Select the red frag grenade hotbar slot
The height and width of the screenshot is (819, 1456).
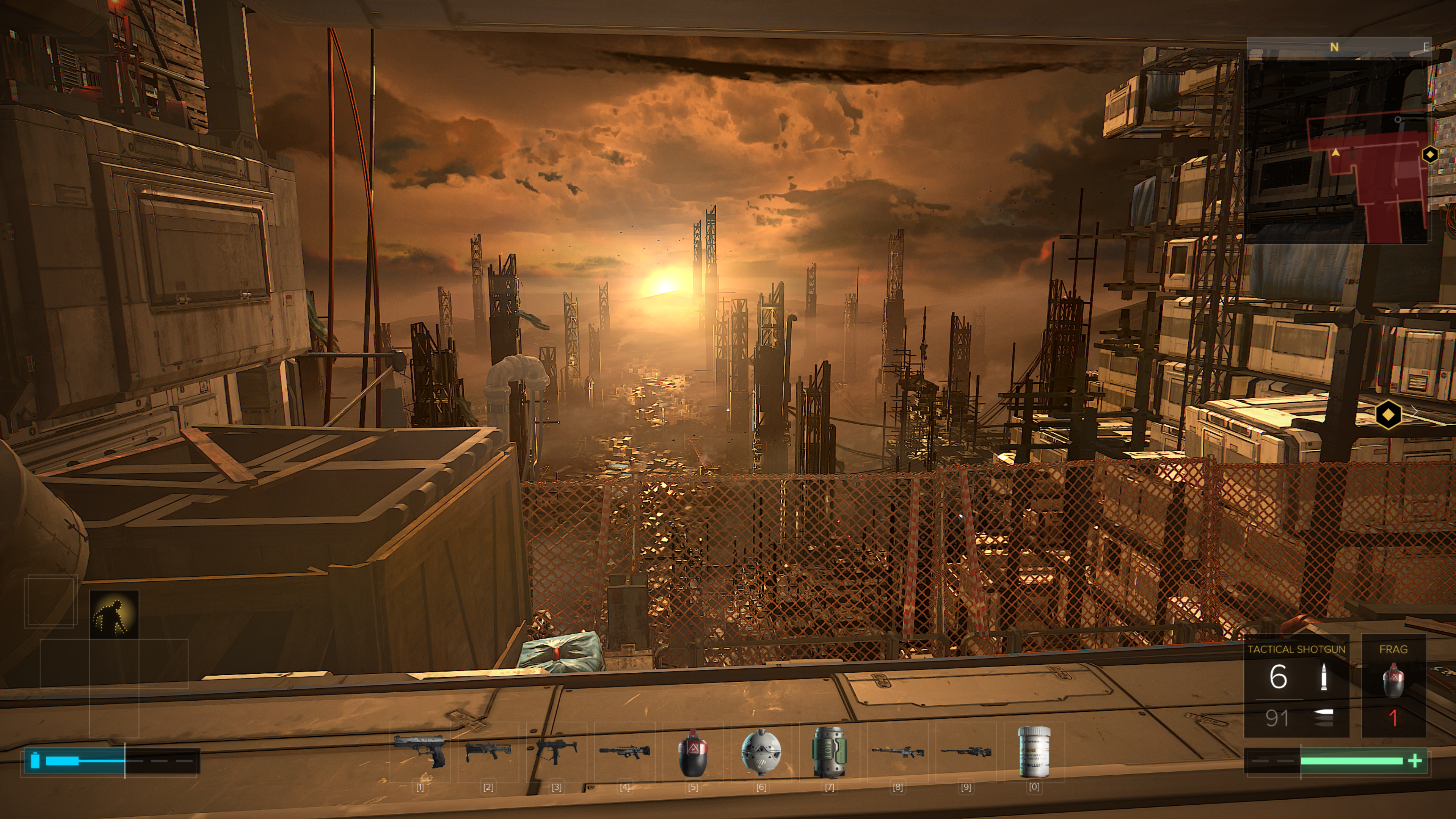tap(693, 752)
